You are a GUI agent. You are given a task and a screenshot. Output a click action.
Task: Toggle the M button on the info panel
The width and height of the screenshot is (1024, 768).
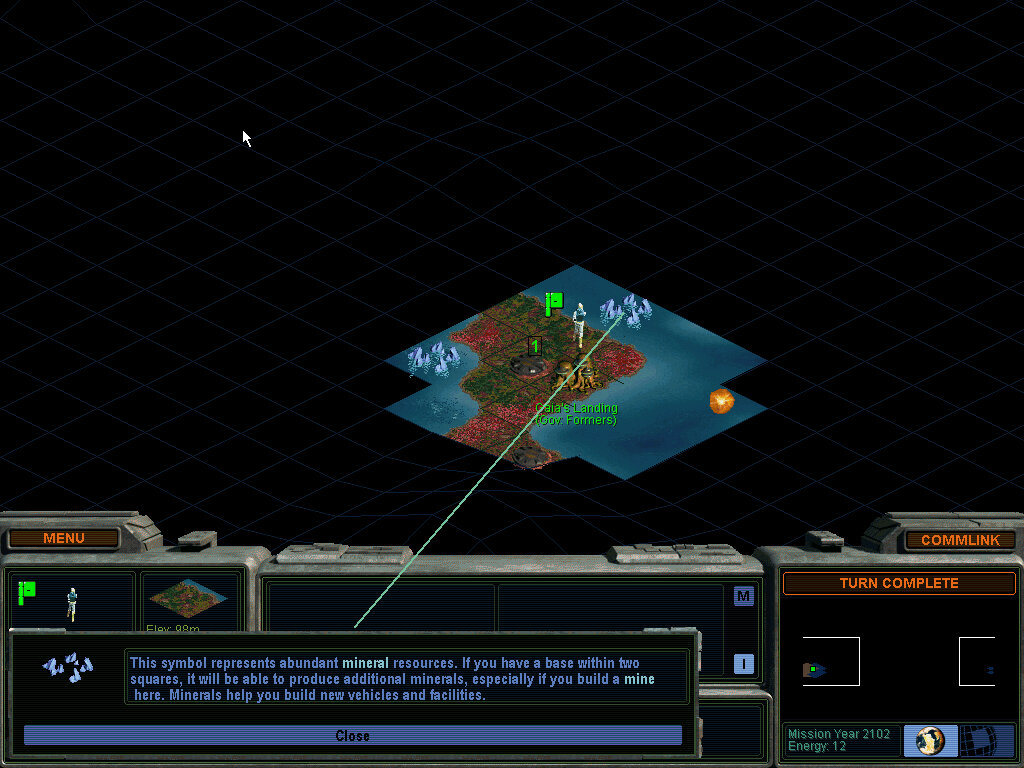pos(743,596)
